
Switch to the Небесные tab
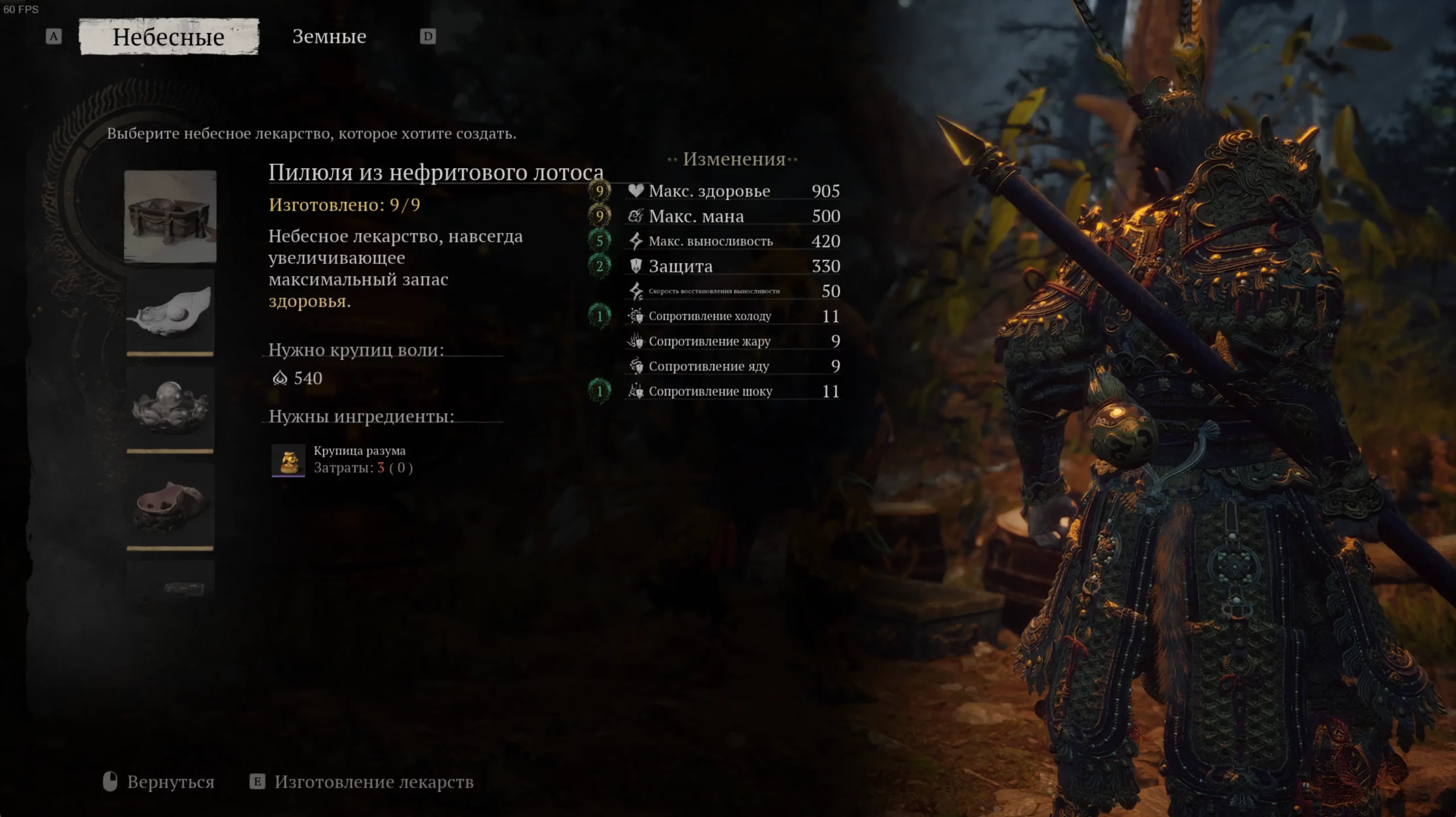click(x=169, y=37)
